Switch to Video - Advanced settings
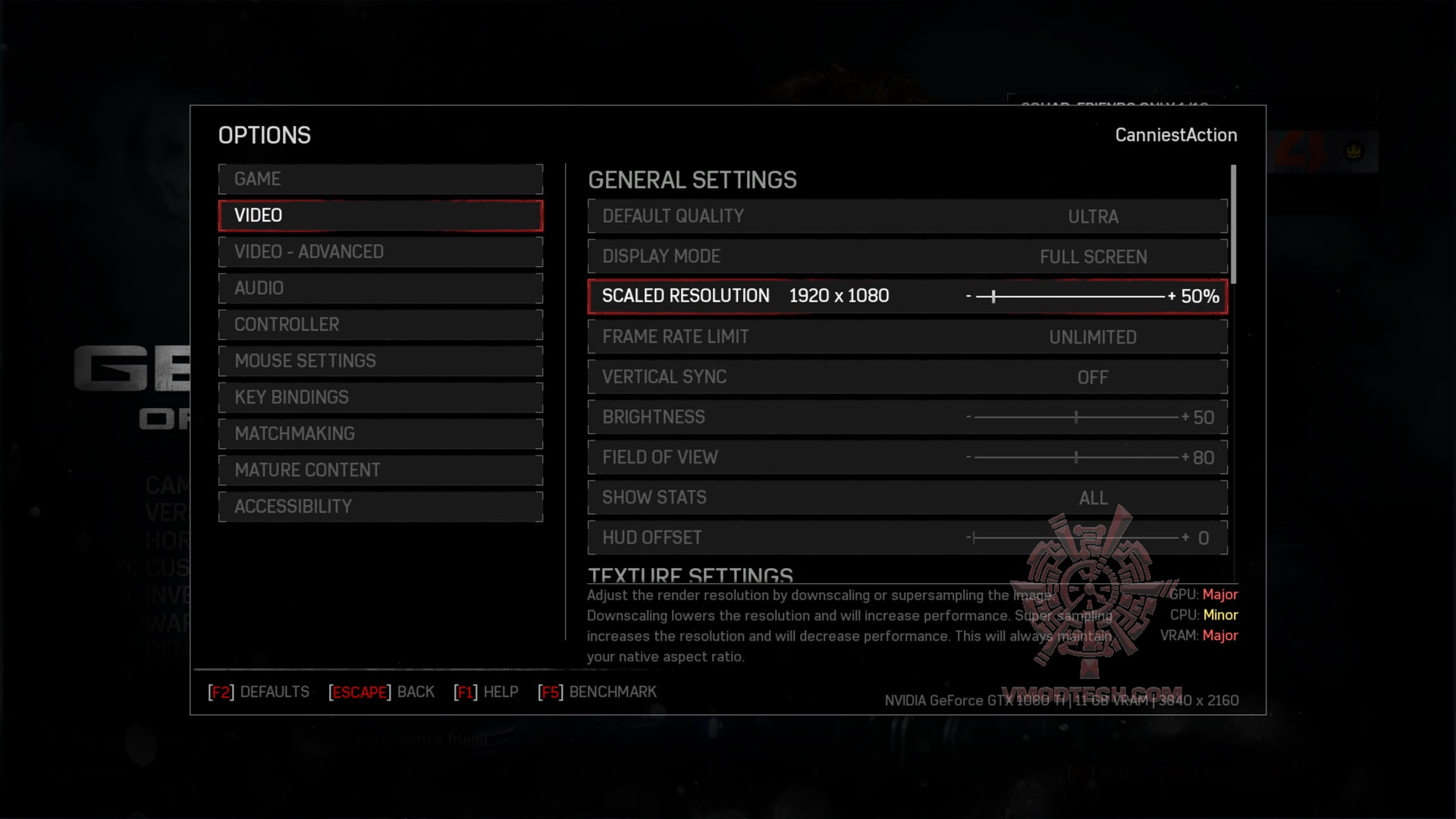 coord(380,252)
